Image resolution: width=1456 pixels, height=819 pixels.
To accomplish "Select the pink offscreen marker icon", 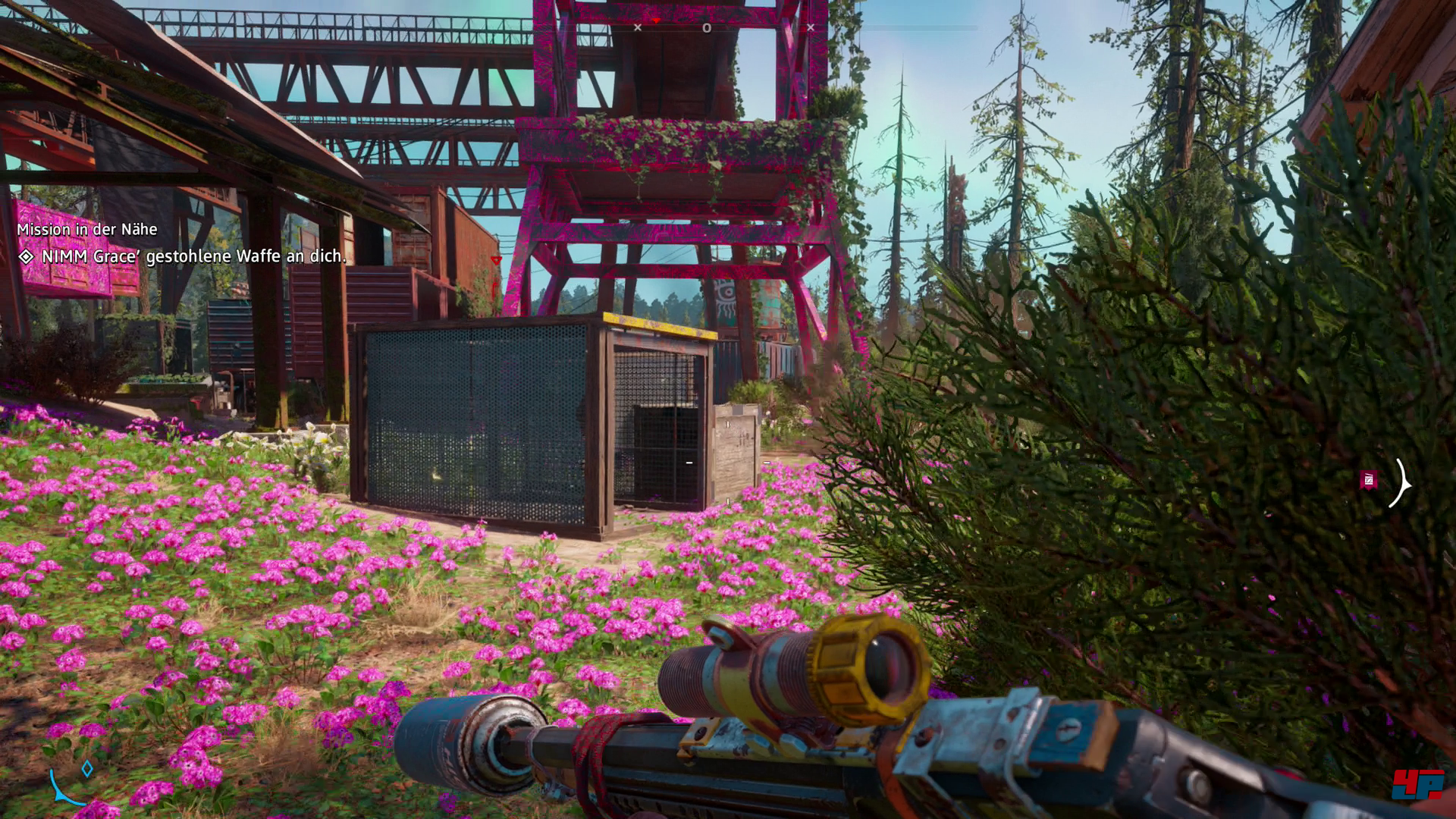I will pyautogui.click(x=1369, y=479).
